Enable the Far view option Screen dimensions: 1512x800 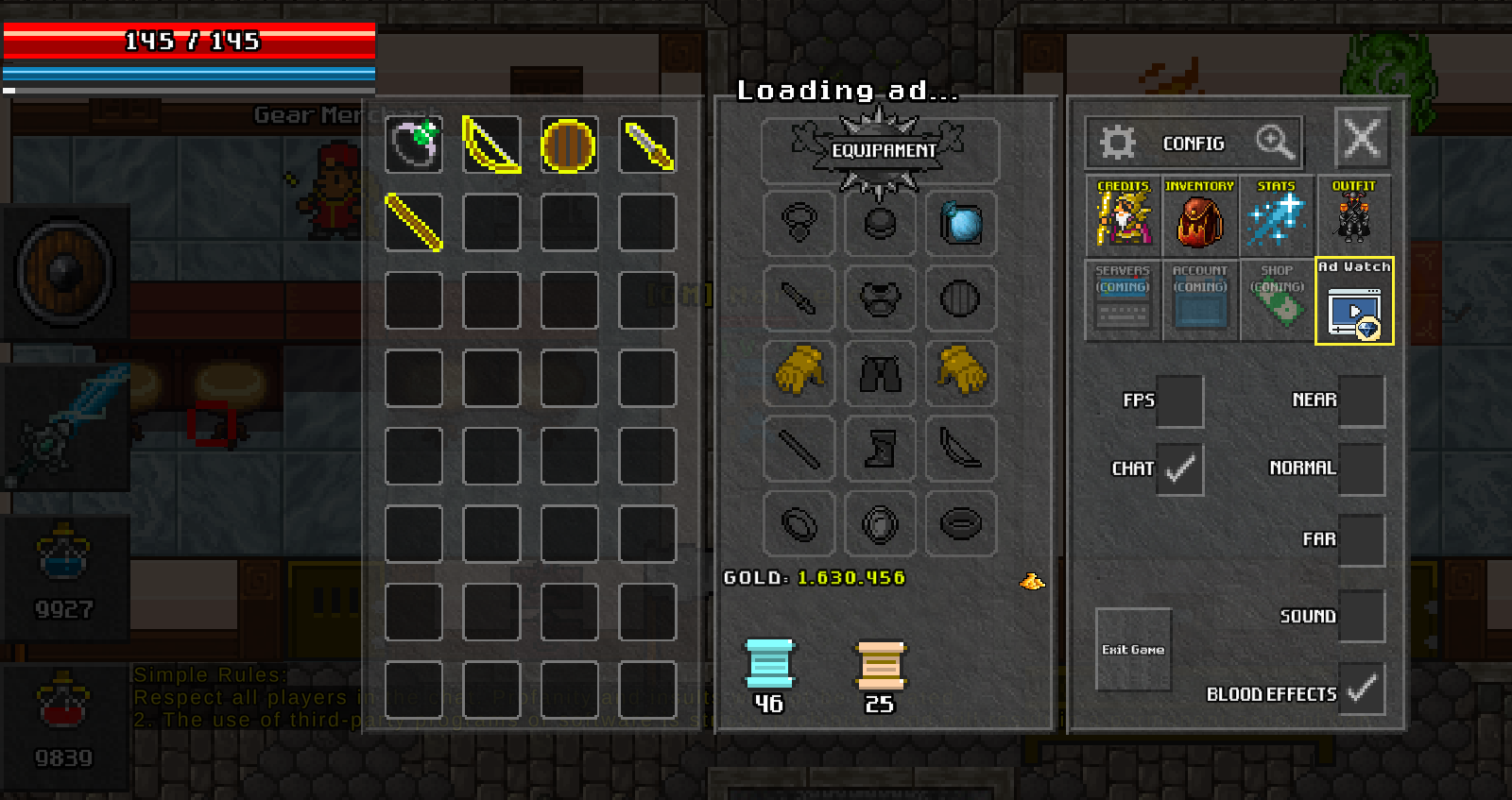point(1361,539)
